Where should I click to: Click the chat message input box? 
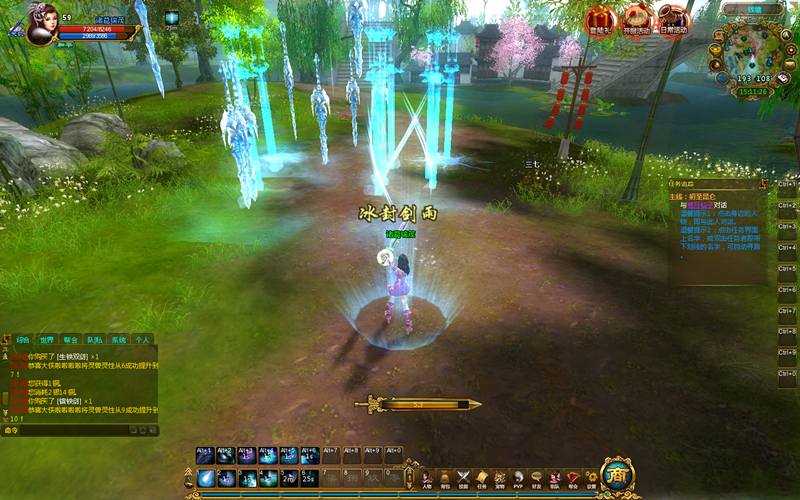coord(75,430)
